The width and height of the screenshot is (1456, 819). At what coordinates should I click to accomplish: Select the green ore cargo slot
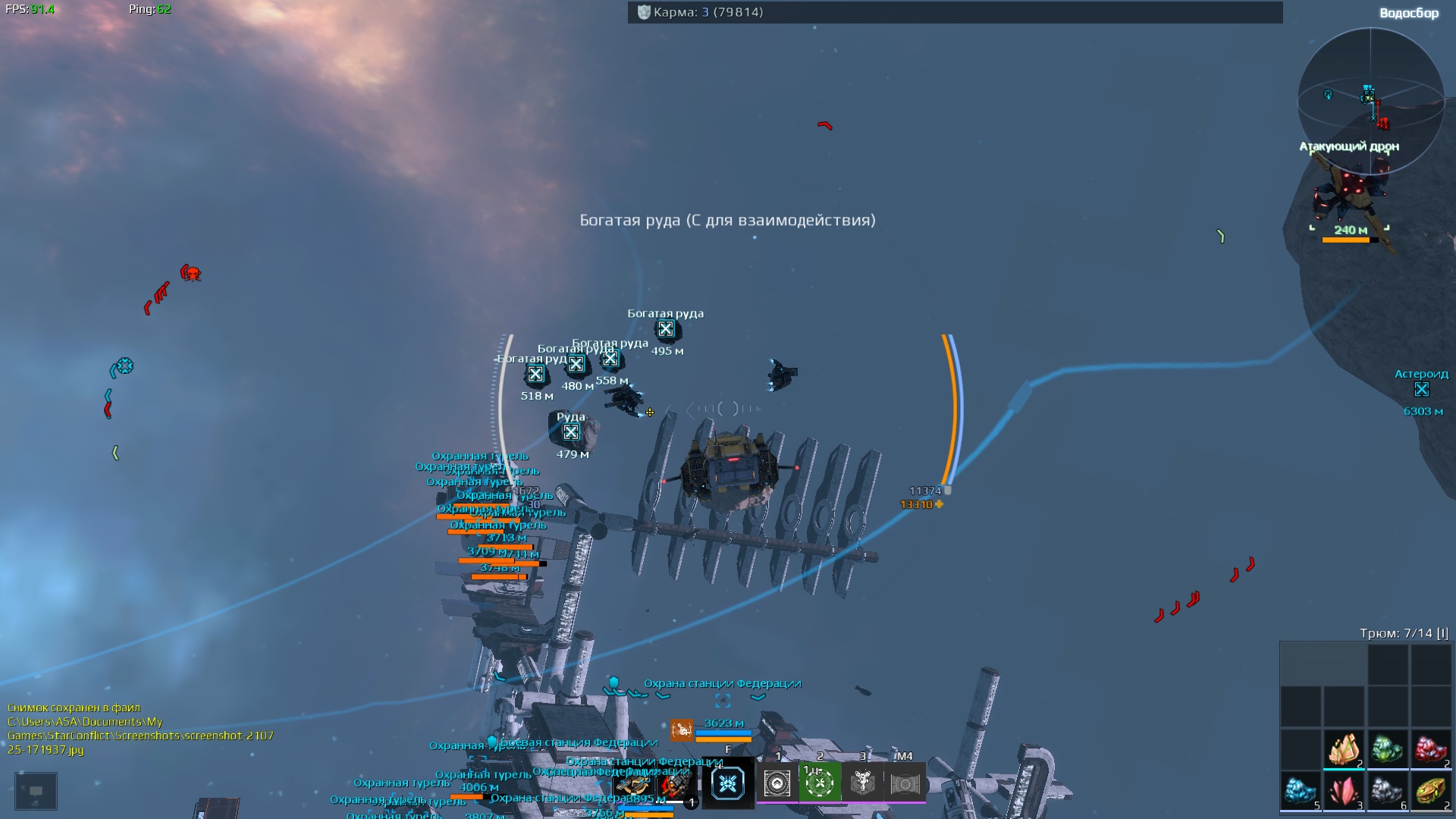click(1387, 749)
